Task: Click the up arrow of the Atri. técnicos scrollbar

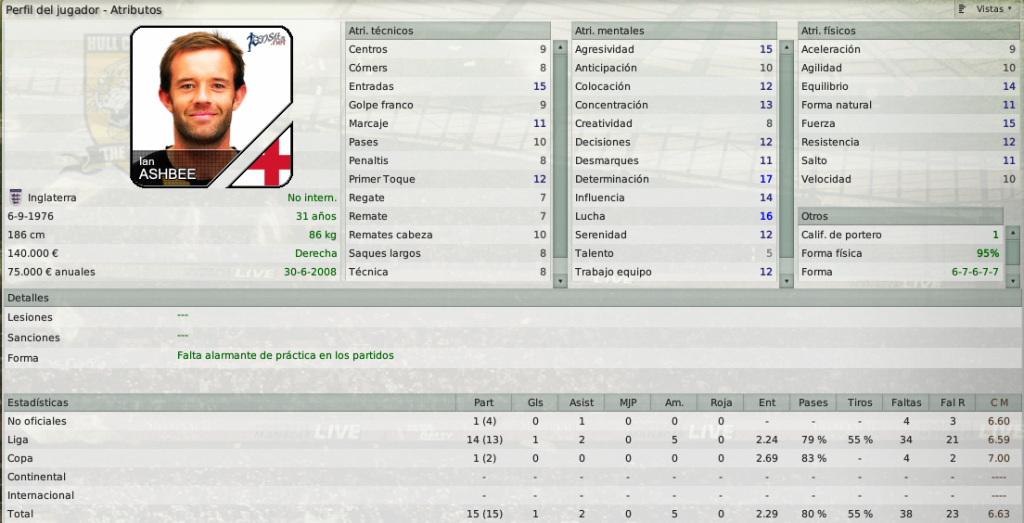Action: tap(559, 47)
